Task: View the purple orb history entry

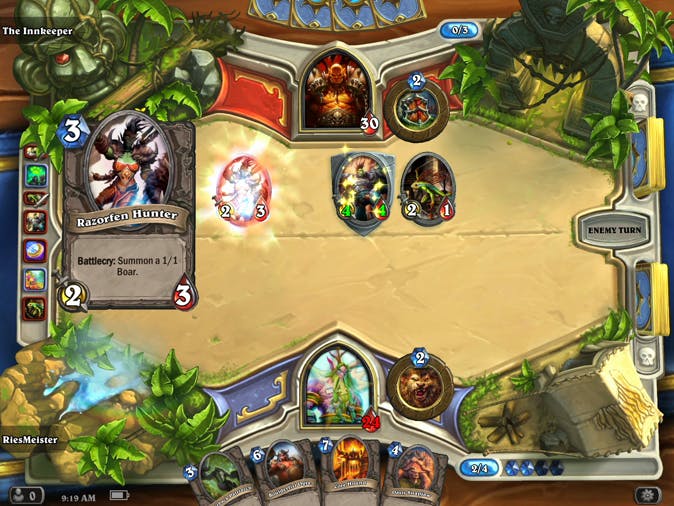Action: click(35, 249)
